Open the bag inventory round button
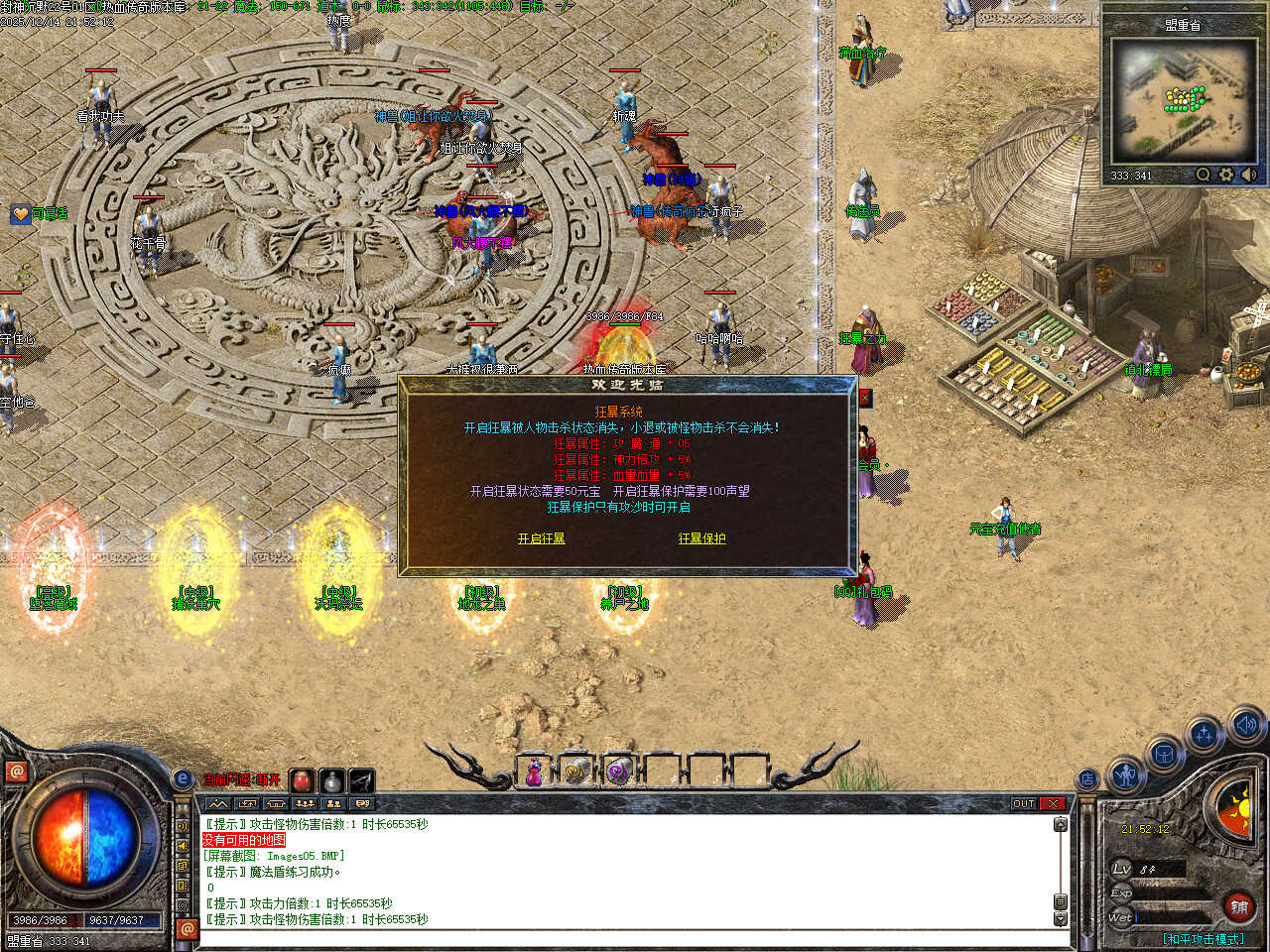Image resolution: width=1270 pixels, height=952 pixels. click(x=1164, y=756)
